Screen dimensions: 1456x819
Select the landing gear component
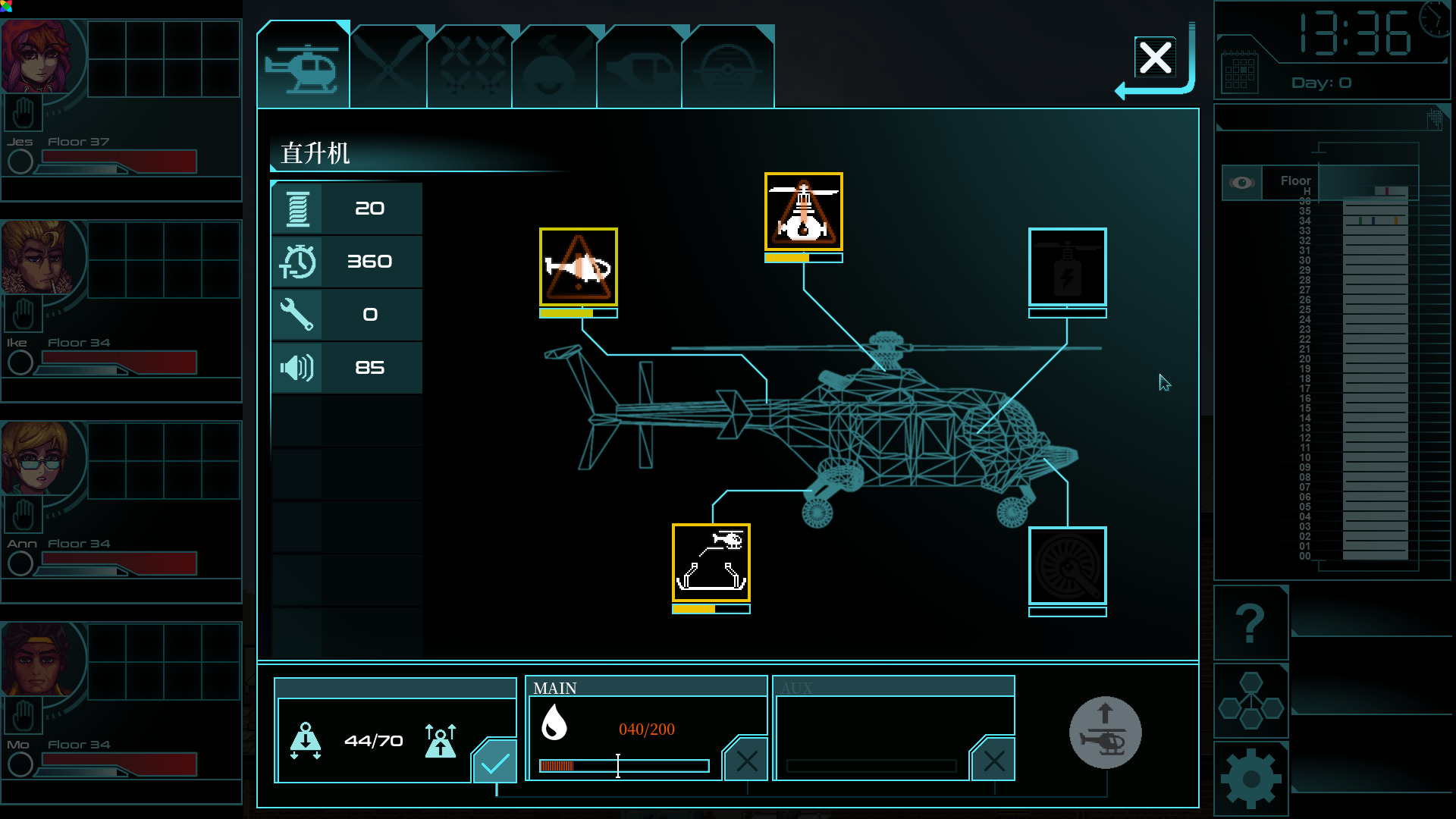coord(711,563)
